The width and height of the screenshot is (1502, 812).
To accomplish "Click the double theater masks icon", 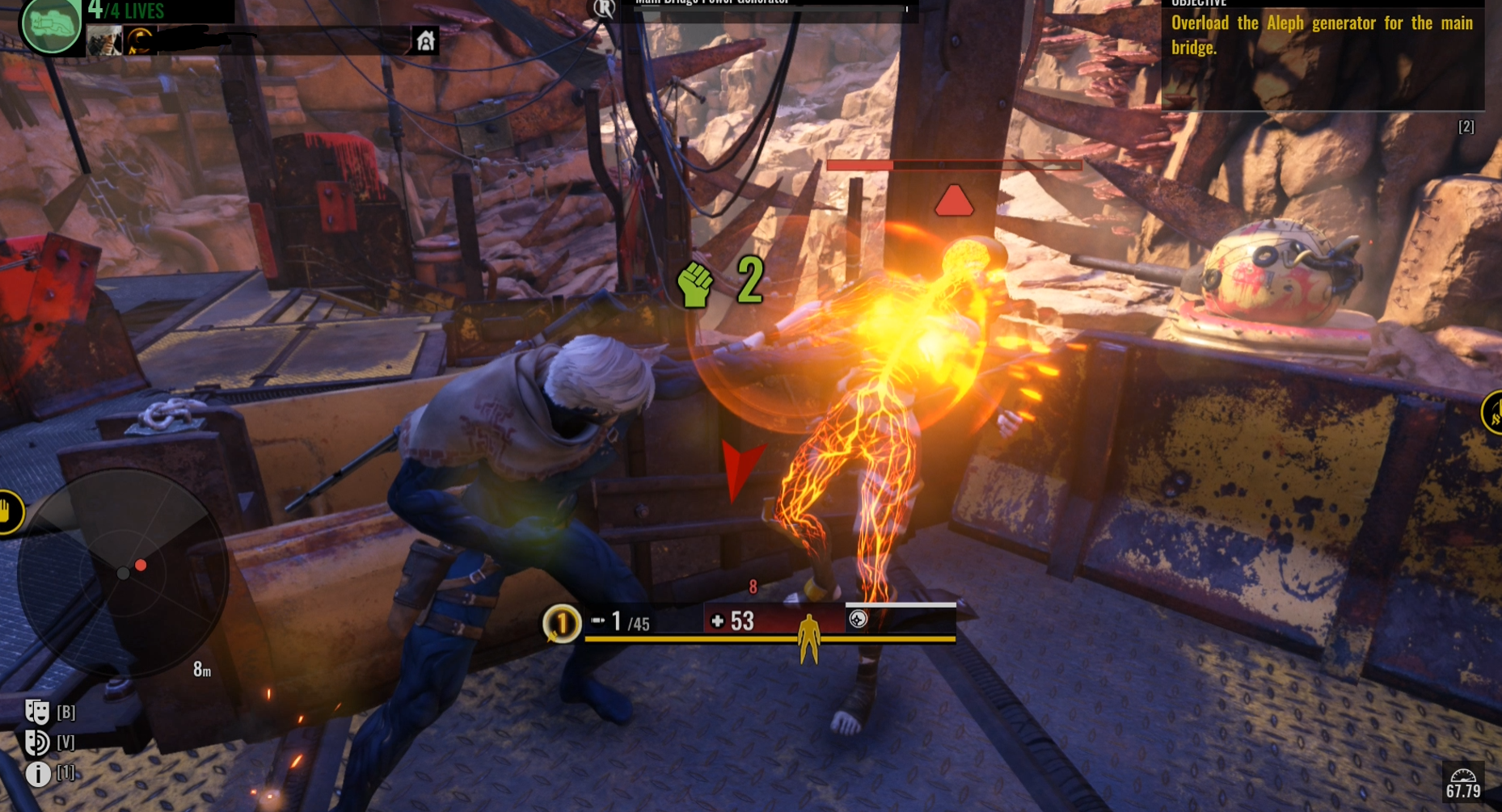I will (36, 711).
